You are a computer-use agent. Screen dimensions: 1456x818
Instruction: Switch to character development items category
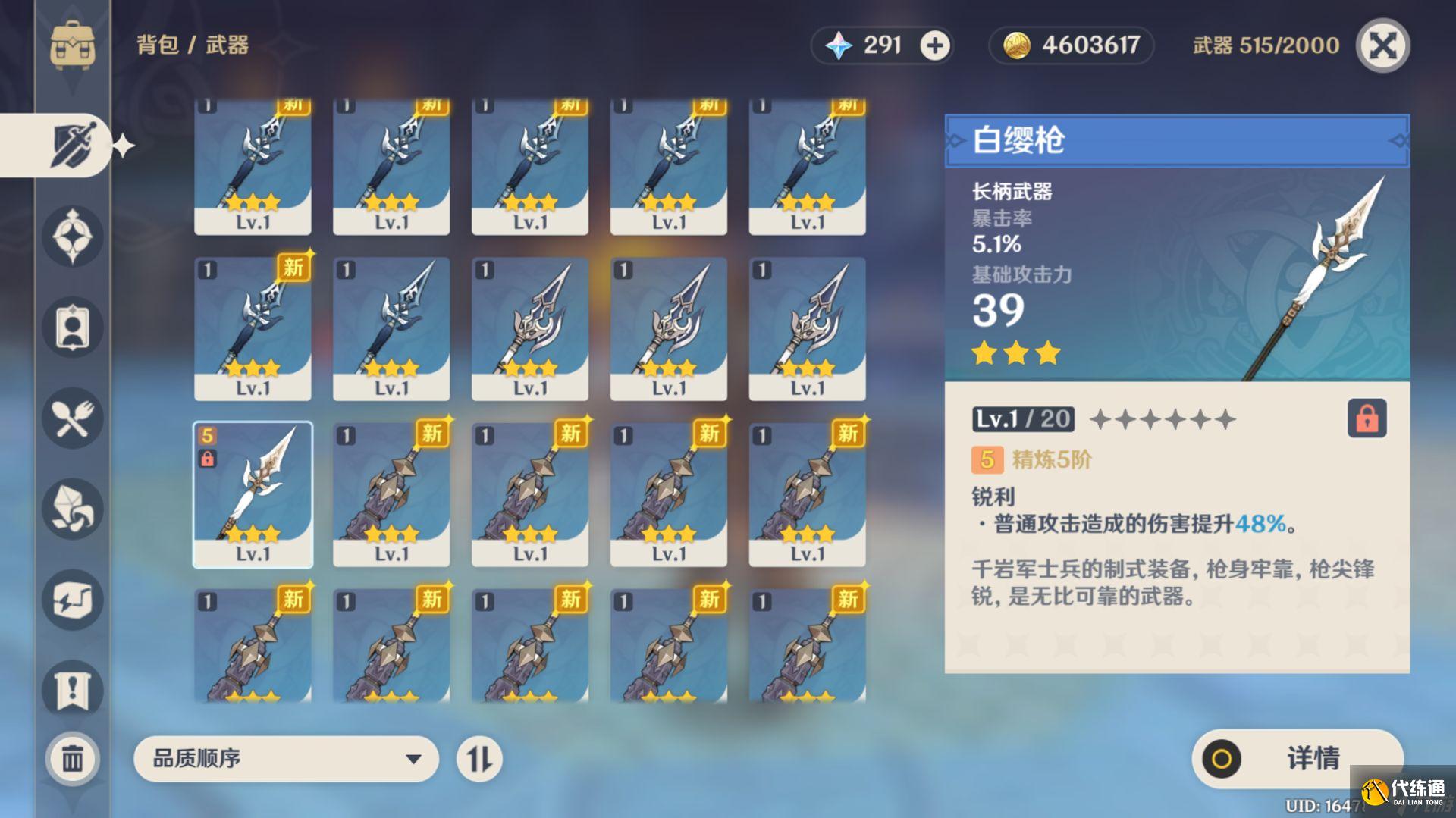[71, 328]
